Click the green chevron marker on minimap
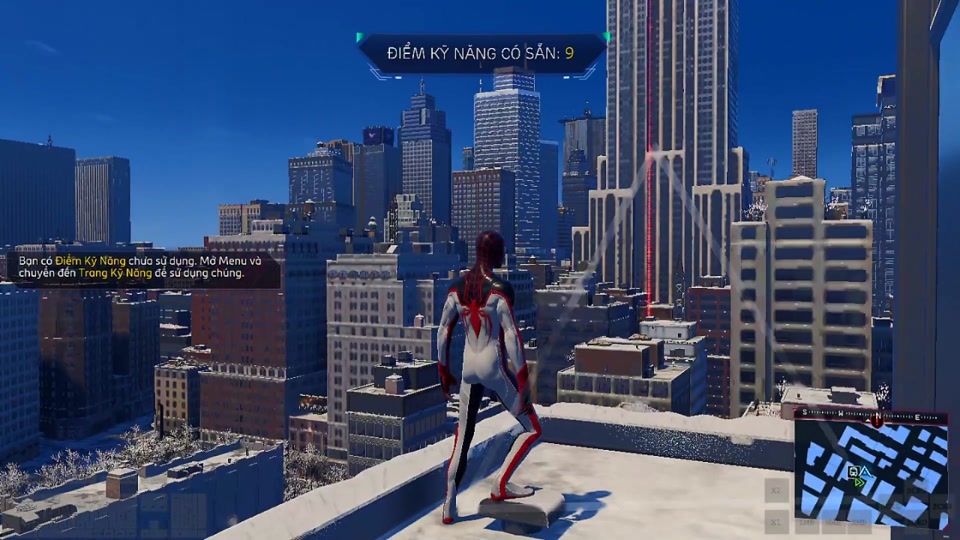Viewport: 960px width, 540px height. point(859,481)
